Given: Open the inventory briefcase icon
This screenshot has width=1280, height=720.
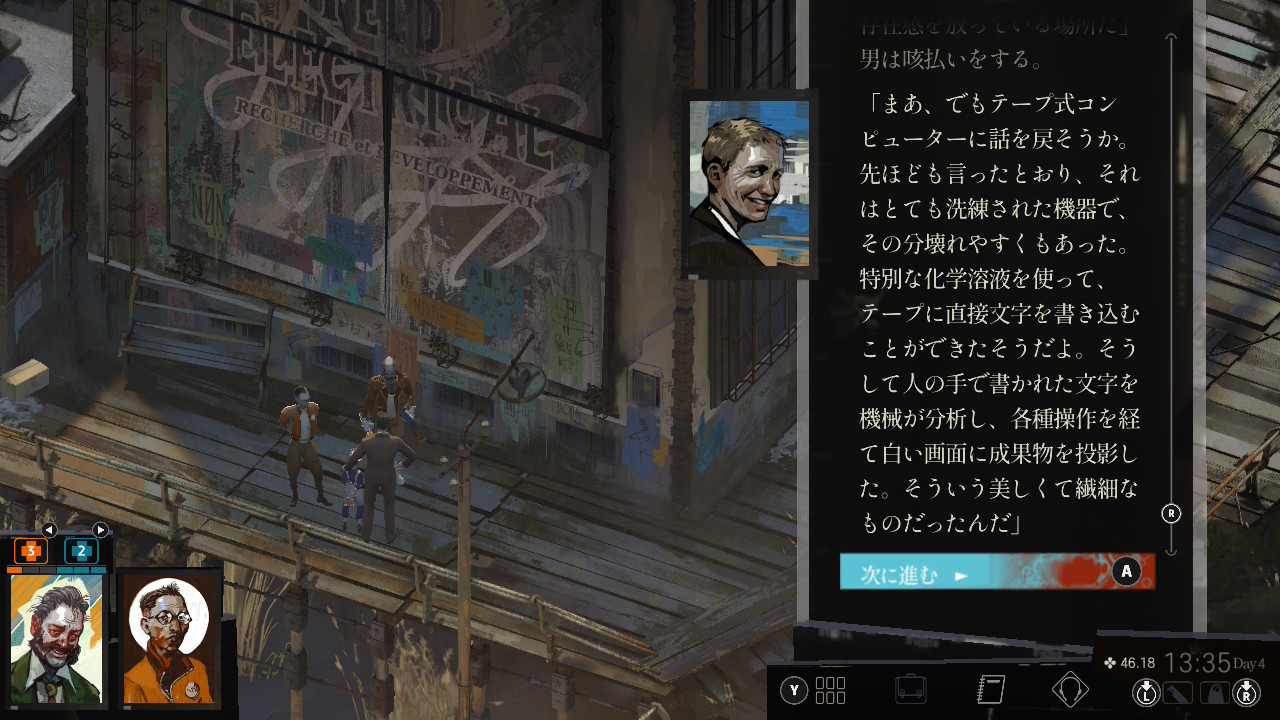Looking at the screenshot, I should click(x=910, y=690).
